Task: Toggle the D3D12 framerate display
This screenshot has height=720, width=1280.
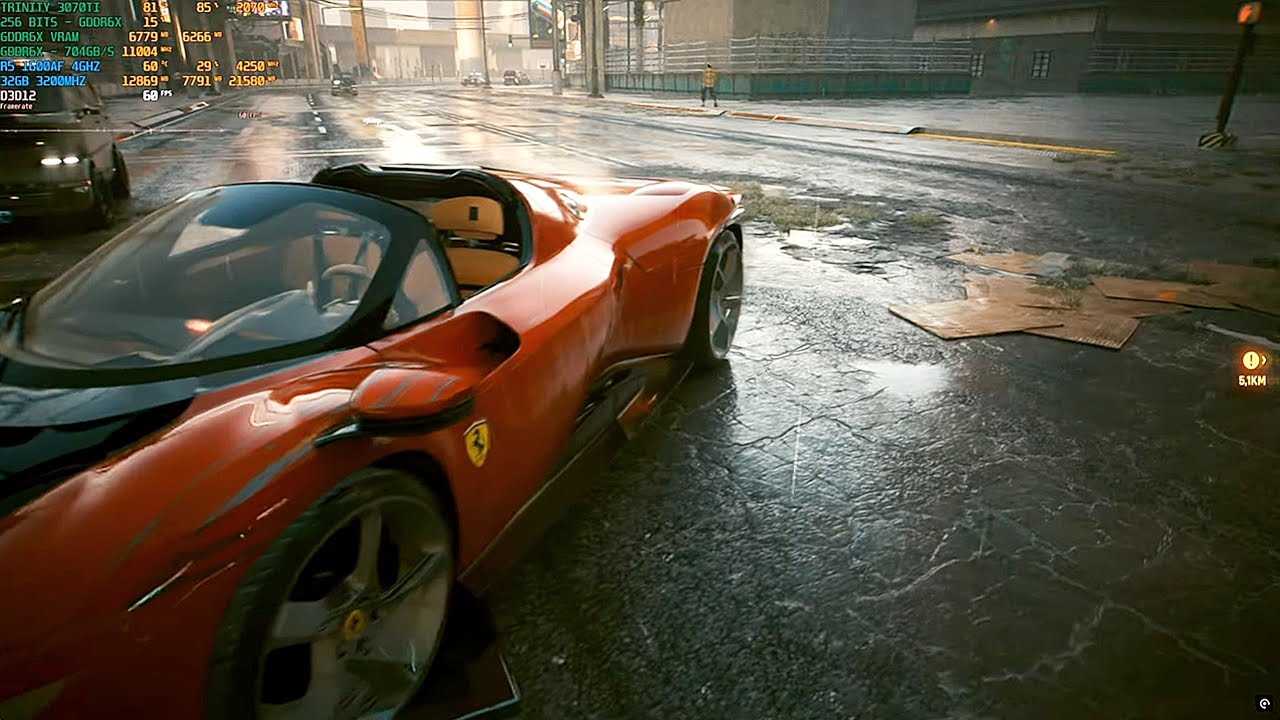Action: point(18,94)
